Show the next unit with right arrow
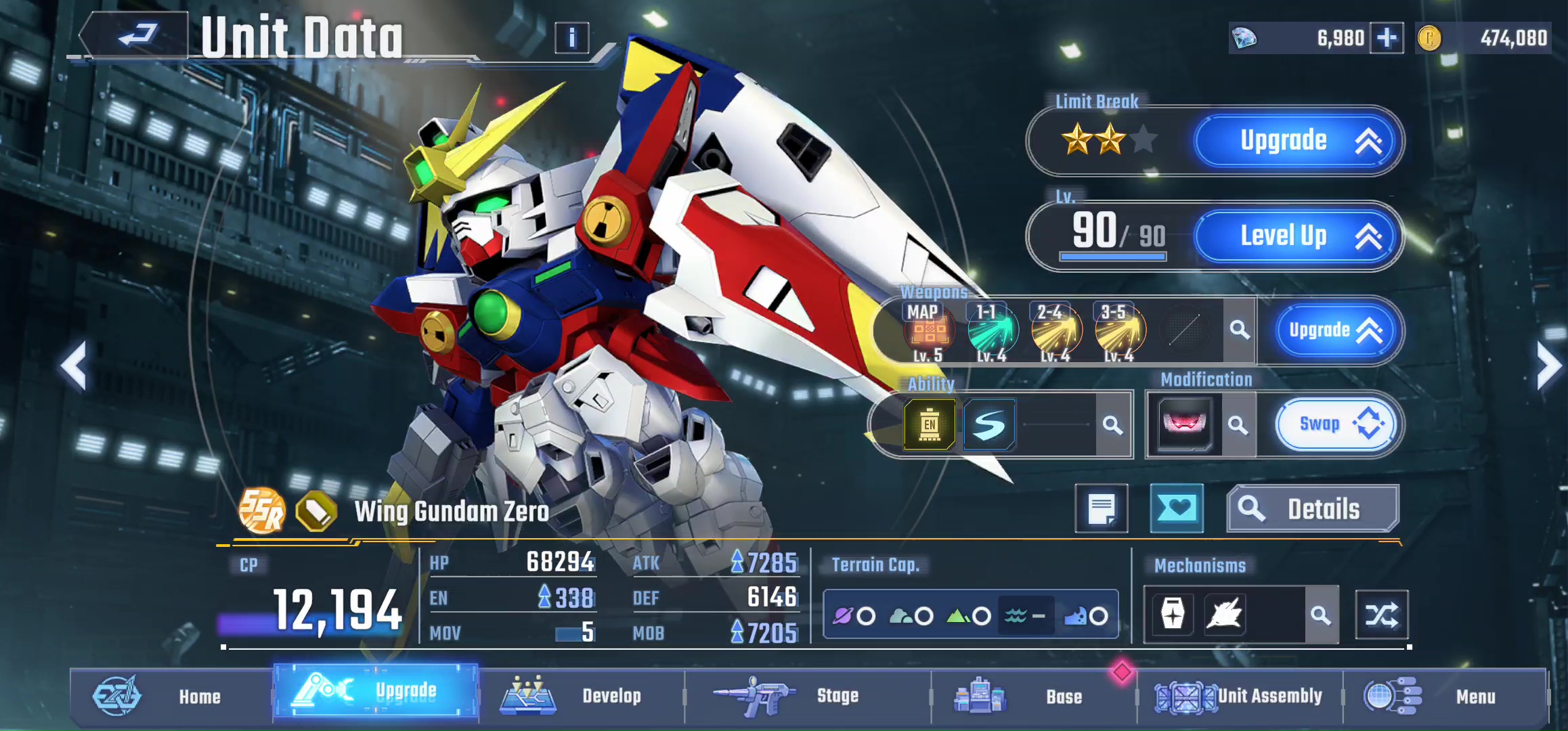 click(x=1547, y=366)
